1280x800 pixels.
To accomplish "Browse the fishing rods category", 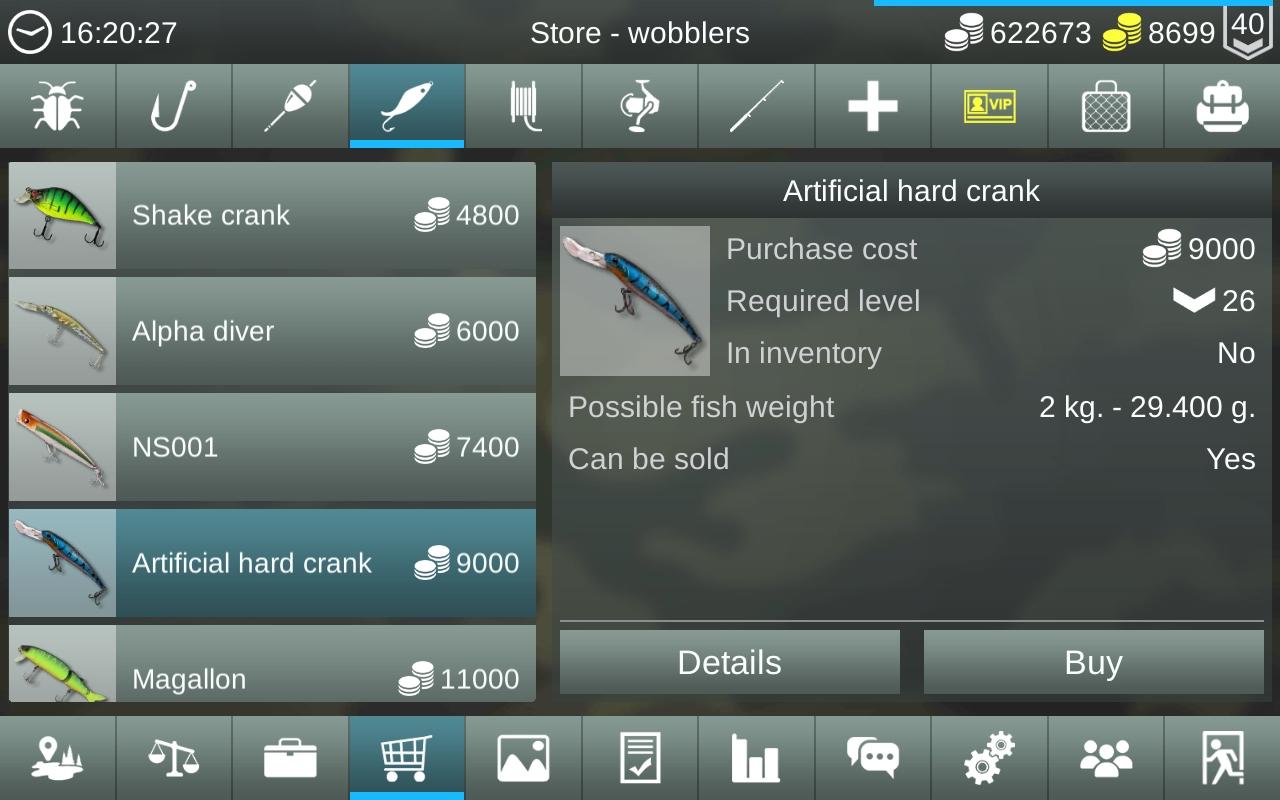I will tap(756, 106).
